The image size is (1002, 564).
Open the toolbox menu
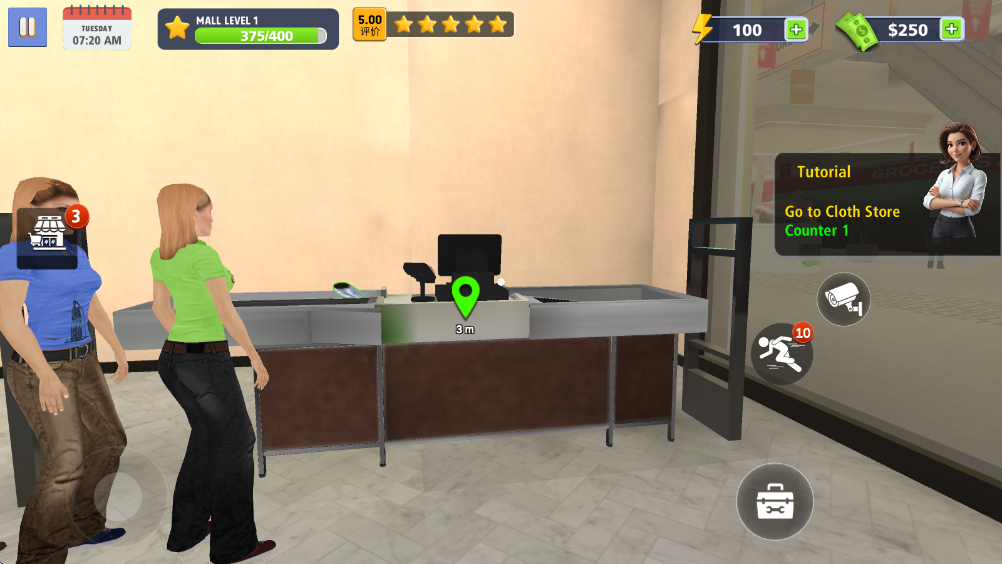pos(775,501)
